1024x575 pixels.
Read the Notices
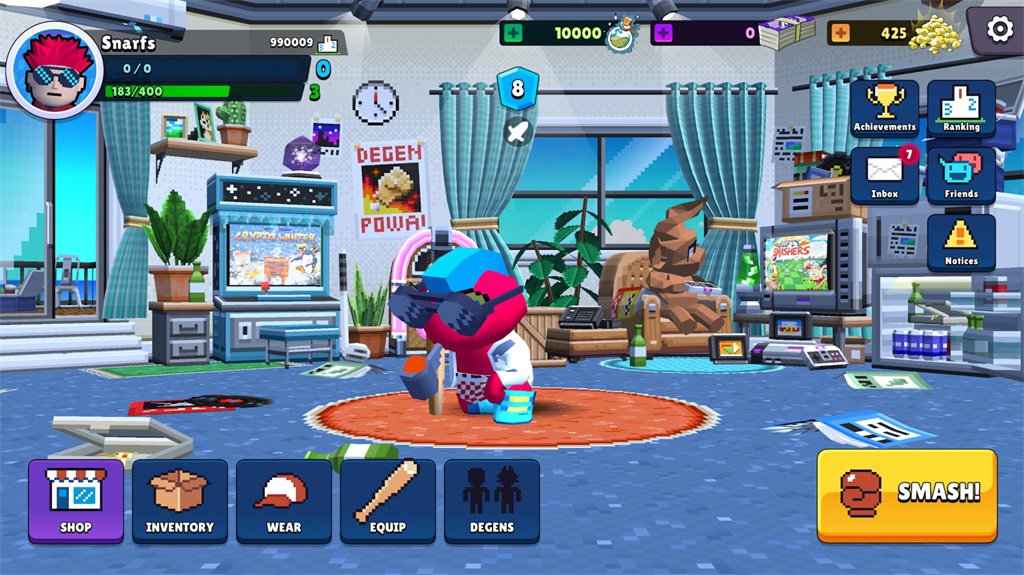click(961, 242)
